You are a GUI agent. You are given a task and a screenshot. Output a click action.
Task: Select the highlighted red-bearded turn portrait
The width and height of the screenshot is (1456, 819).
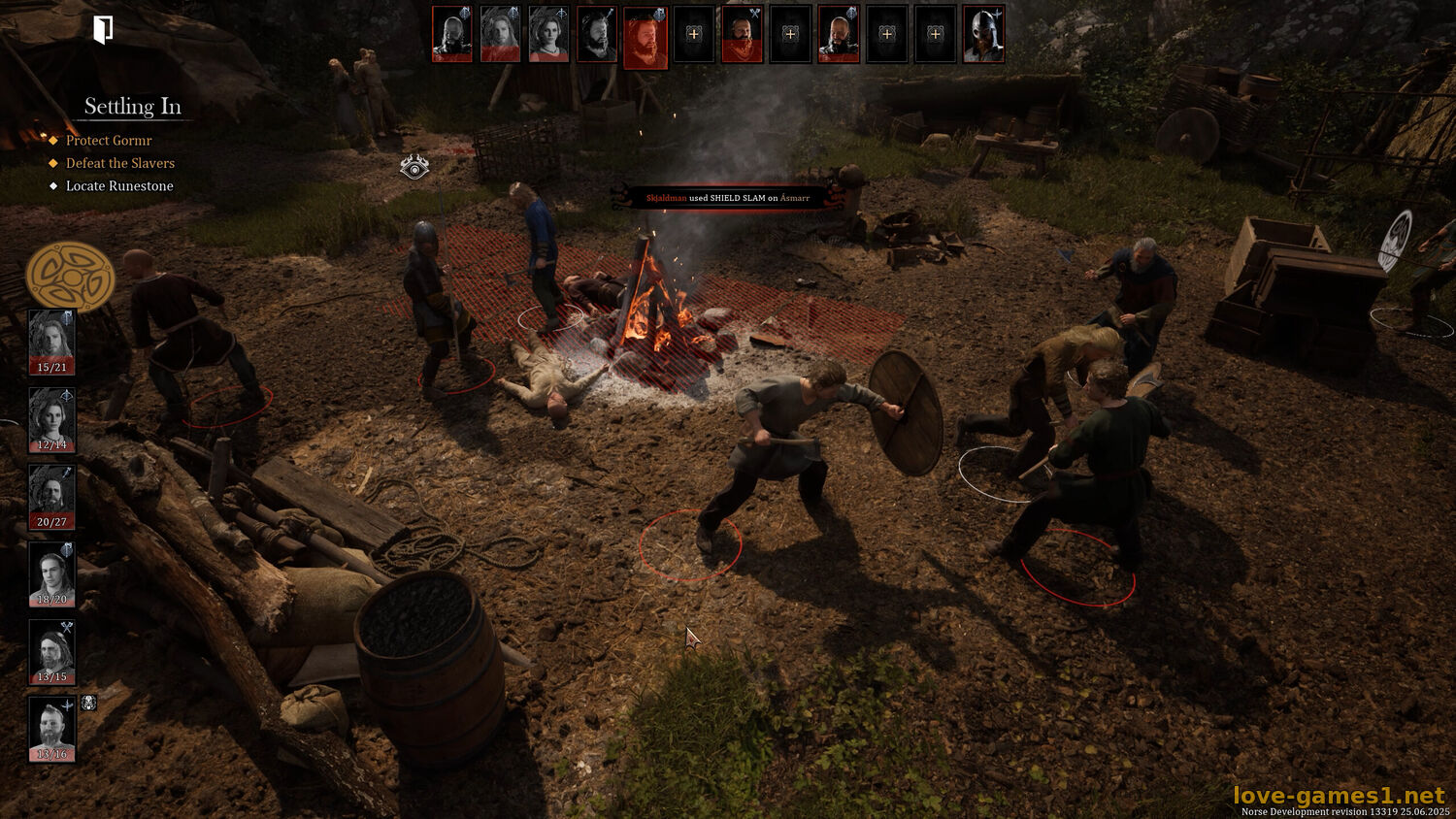coord(645,37)
